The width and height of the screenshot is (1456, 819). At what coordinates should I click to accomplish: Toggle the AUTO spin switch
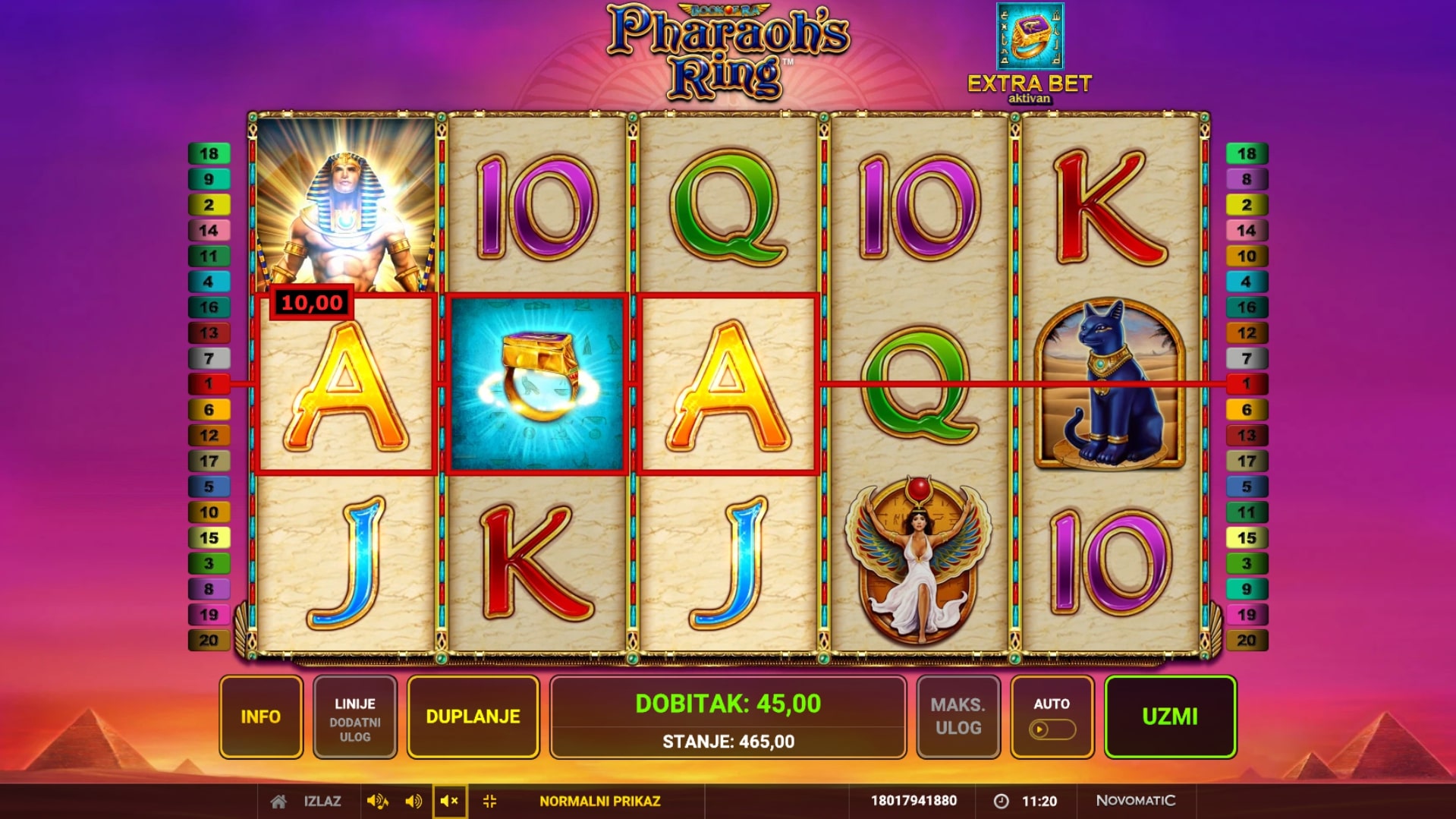pos(1052,729)
